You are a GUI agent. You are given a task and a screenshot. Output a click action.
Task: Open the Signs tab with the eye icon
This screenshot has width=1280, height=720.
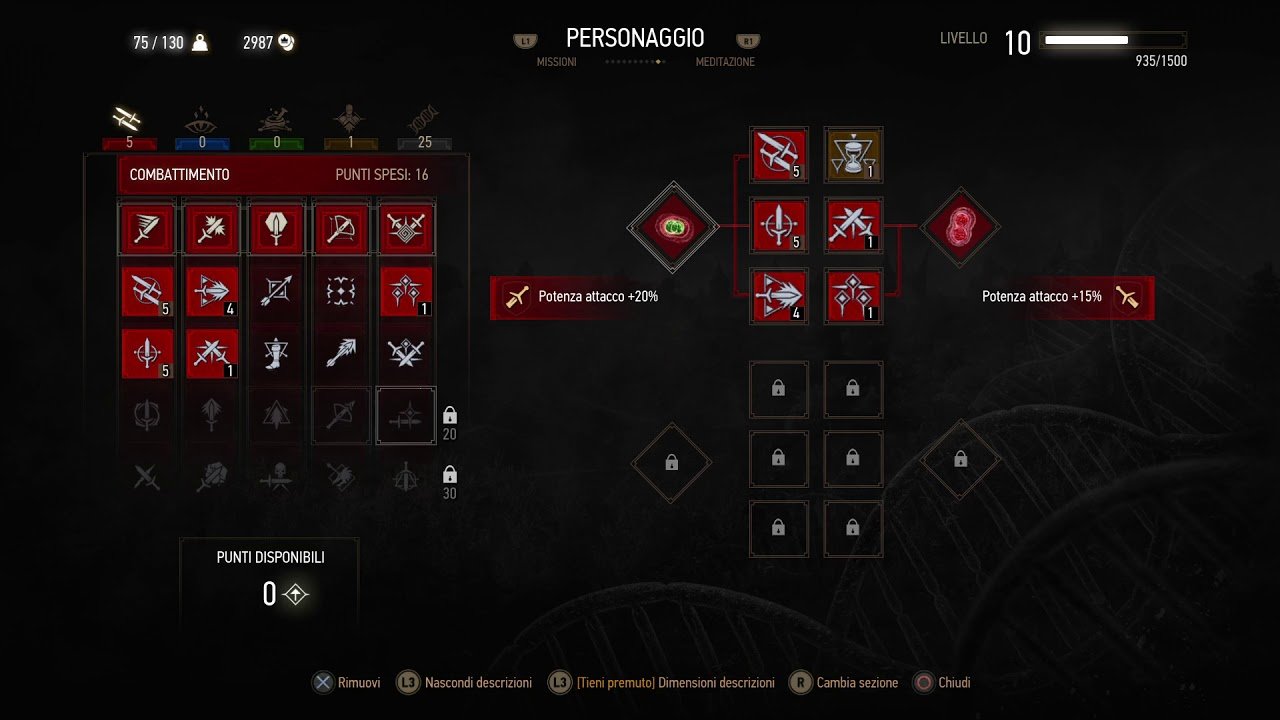202,122
